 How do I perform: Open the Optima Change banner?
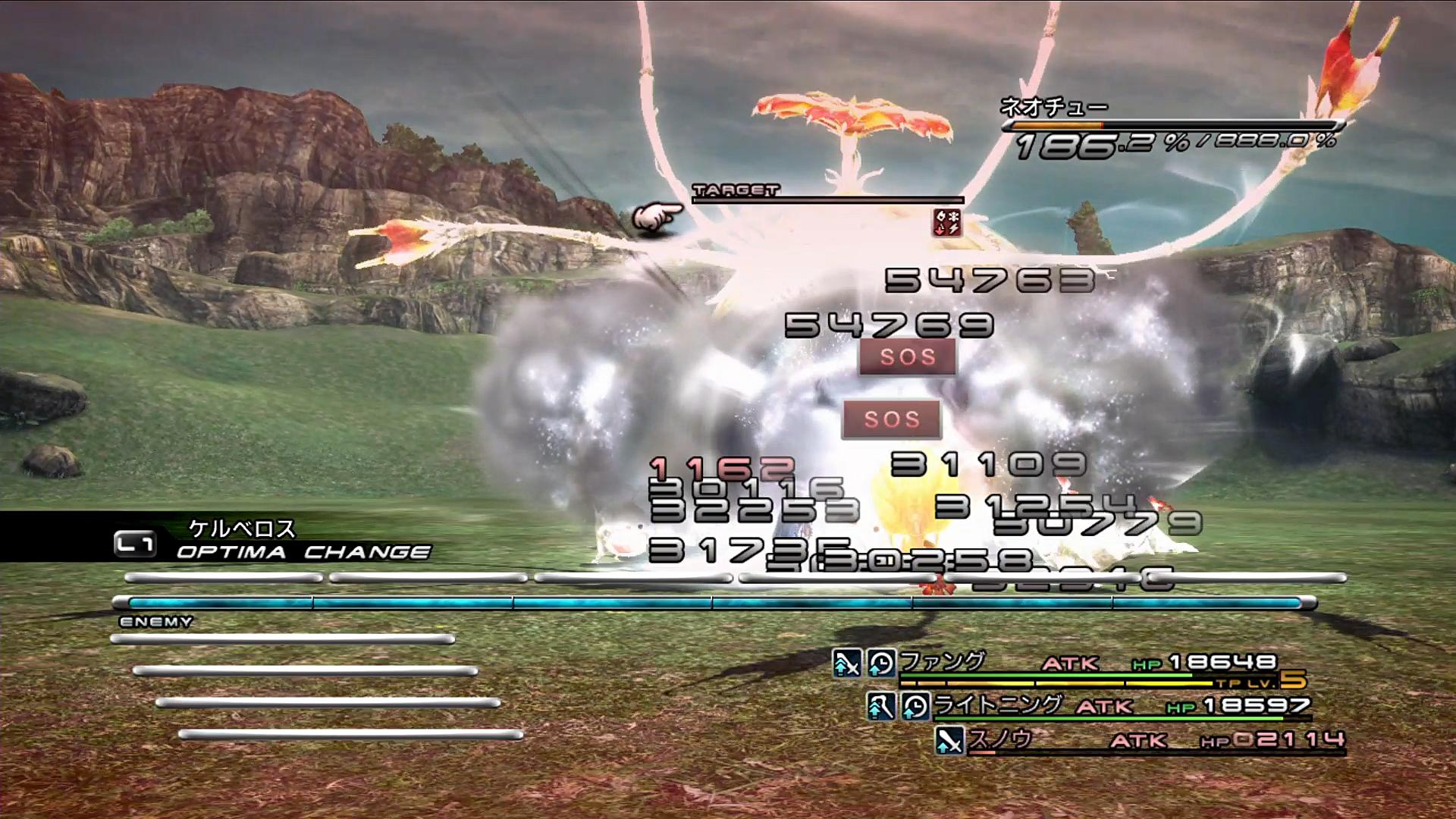273,540
